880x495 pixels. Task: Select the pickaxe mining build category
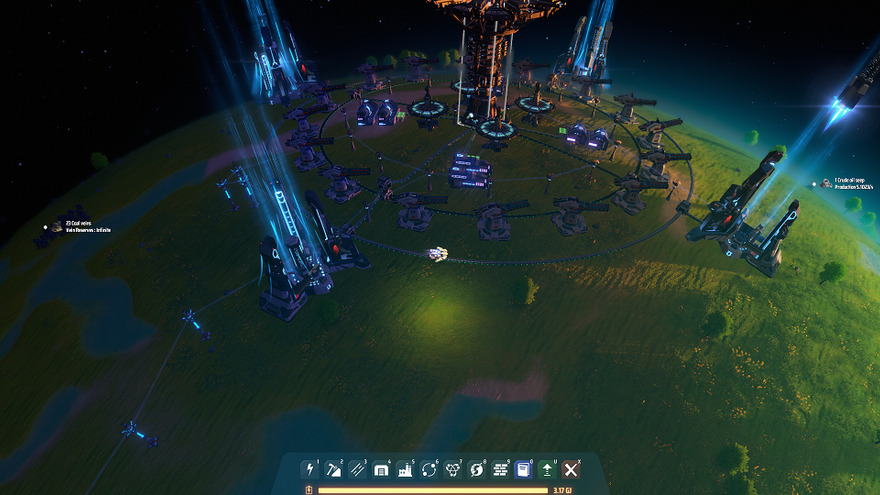[x=334, y=469]
